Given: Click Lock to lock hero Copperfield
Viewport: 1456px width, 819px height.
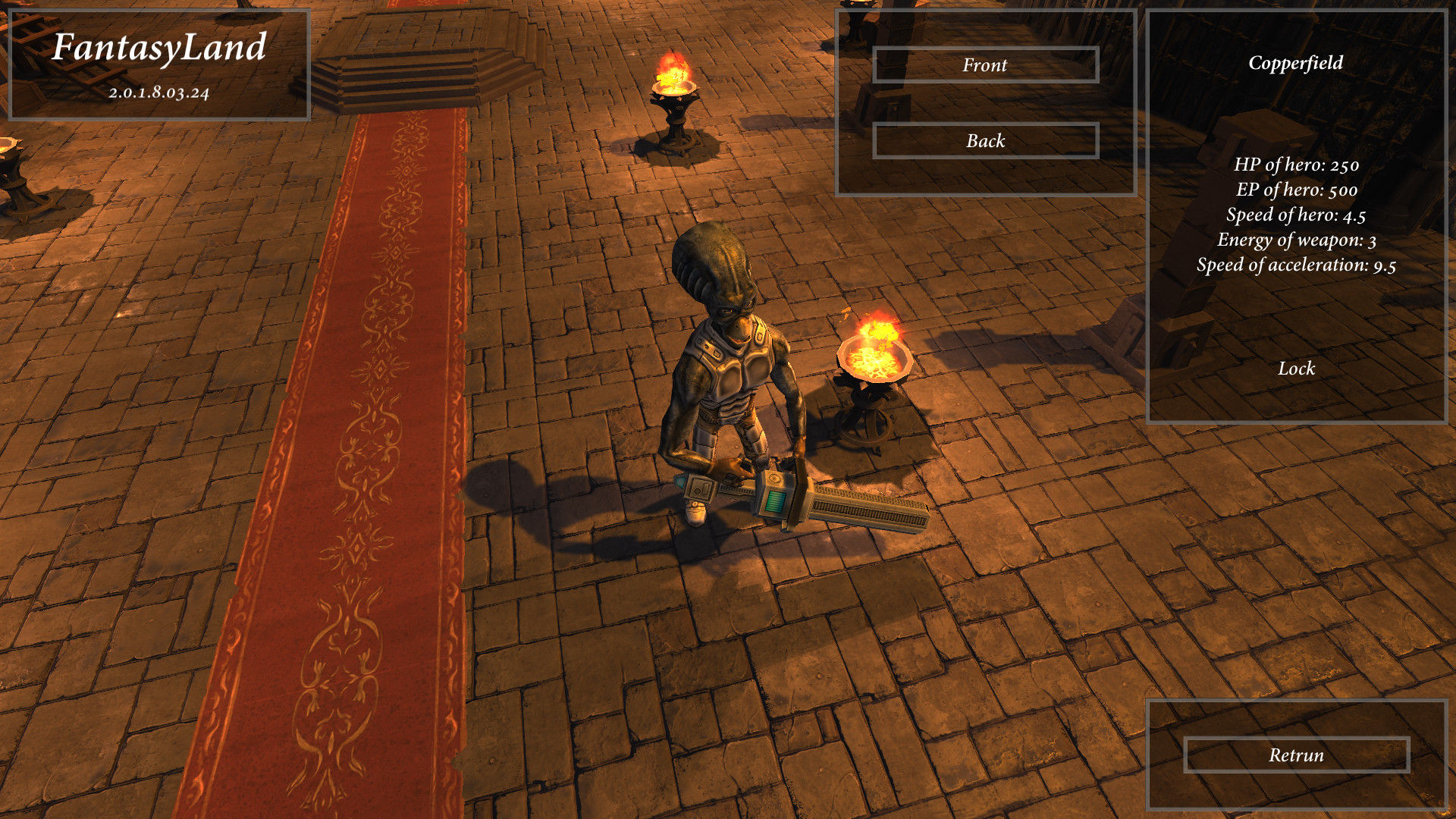Looking at the screenshot, I should coord(1298,369).
